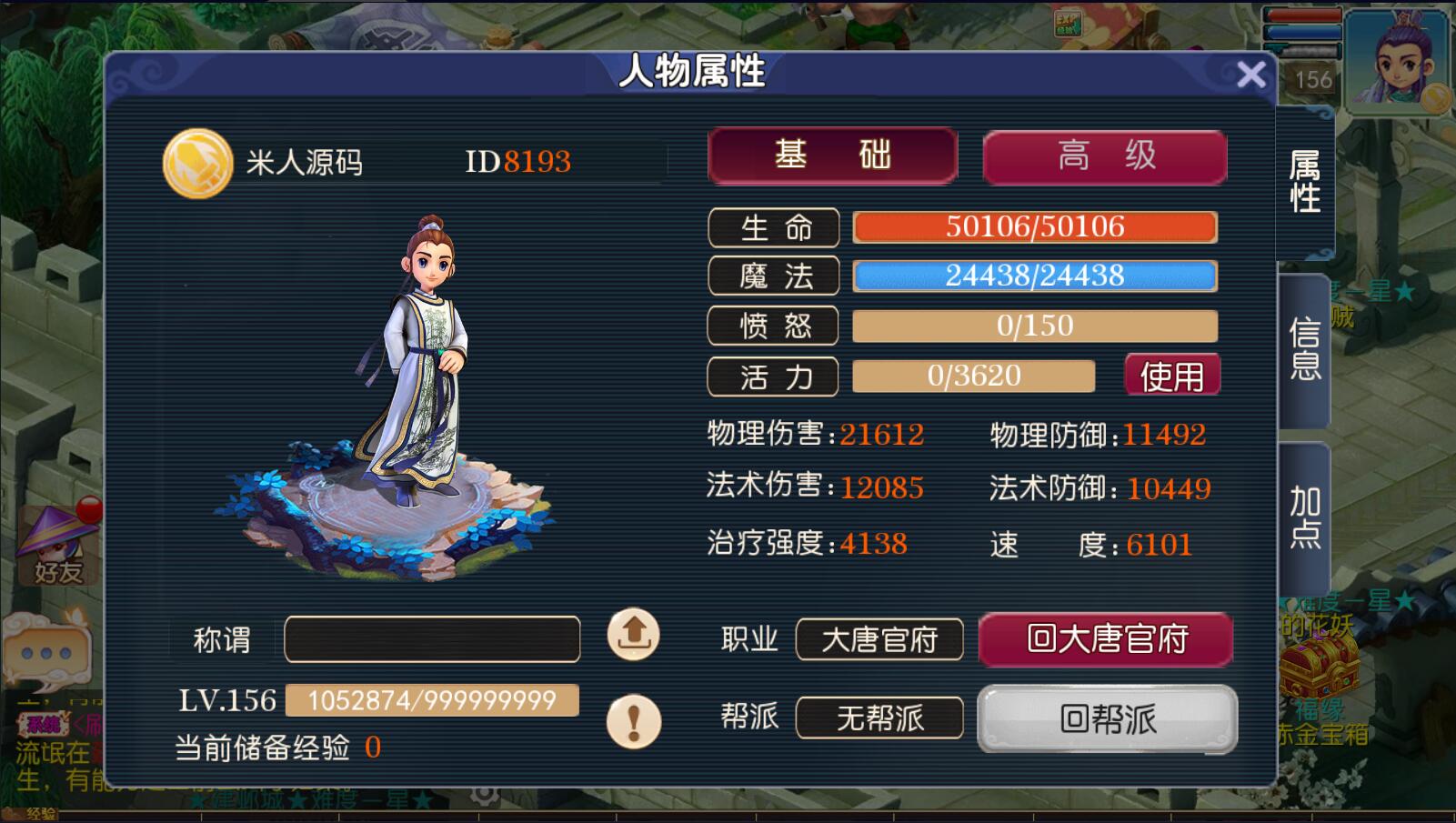
Task: Open the chat bubble icon
Action: (45, 653)
